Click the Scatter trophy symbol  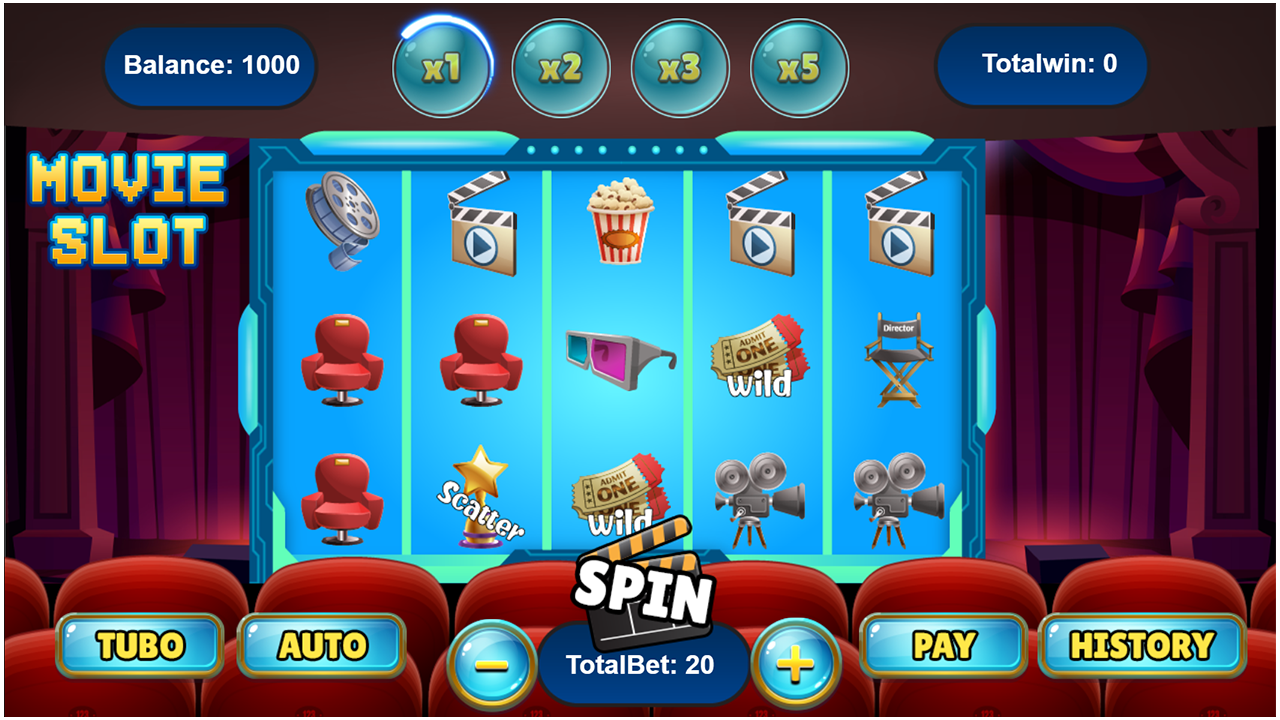[x=481, y=497]
